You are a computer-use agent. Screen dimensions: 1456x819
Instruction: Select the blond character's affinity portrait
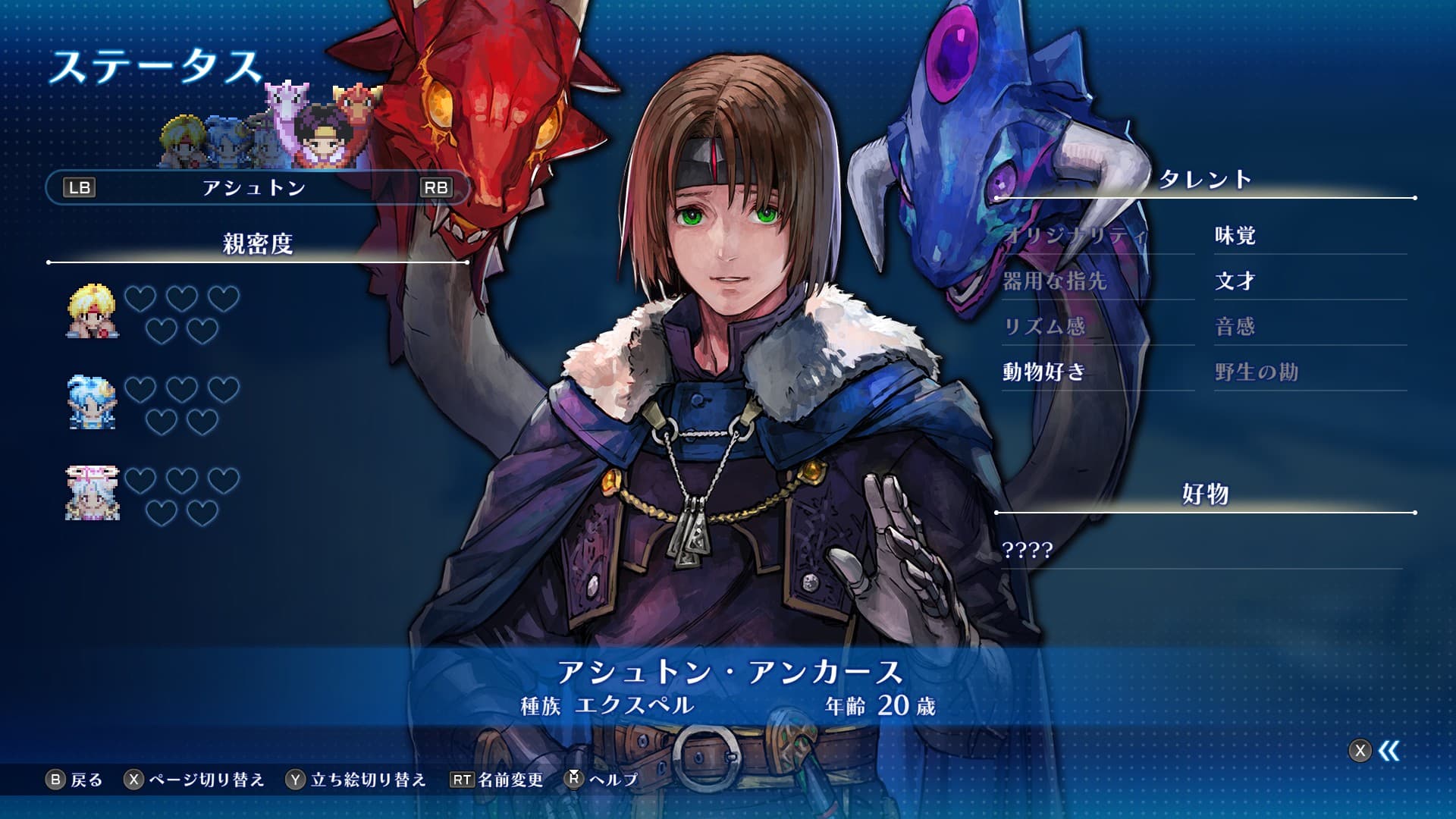pyautogui.click(x=93, y=312)
